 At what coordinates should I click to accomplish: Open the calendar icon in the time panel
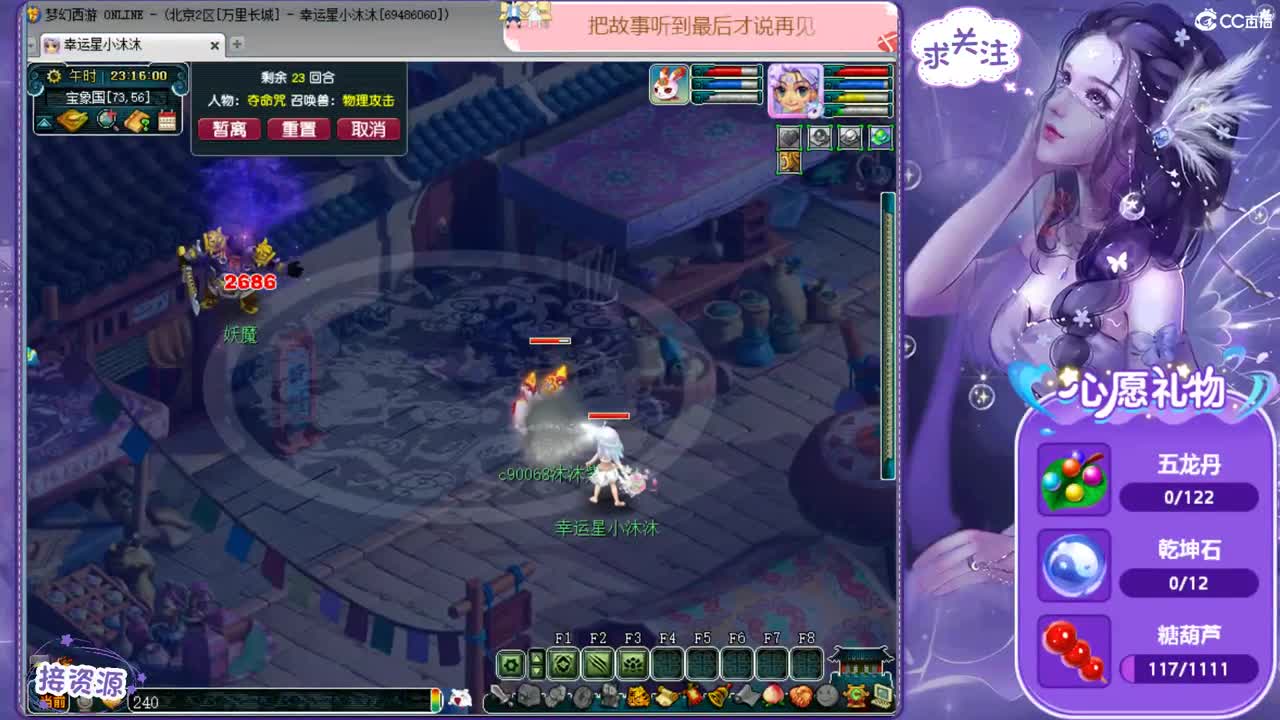[167, 120]
